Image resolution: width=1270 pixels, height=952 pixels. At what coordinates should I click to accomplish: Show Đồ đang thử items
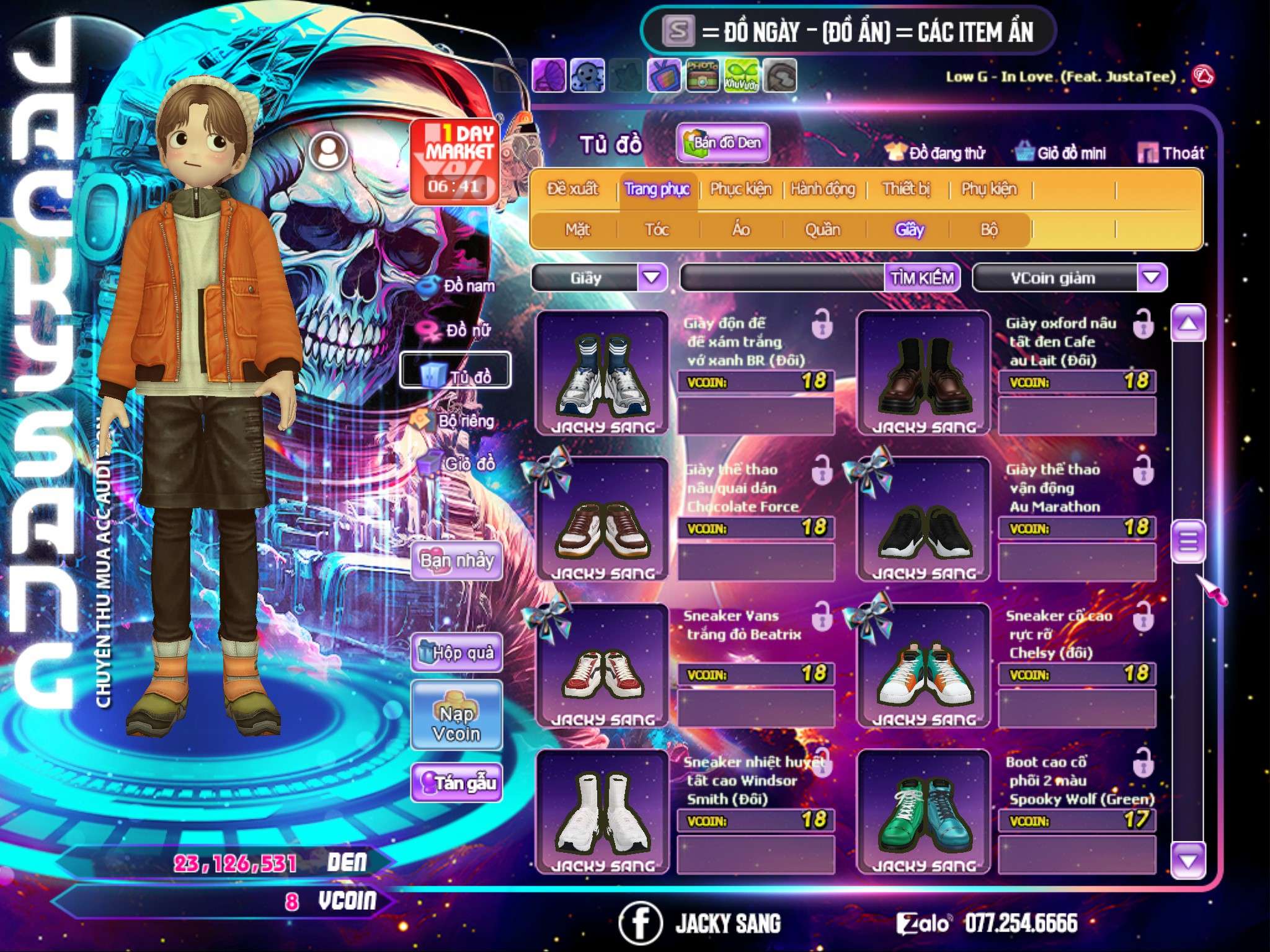click(936, 153)
